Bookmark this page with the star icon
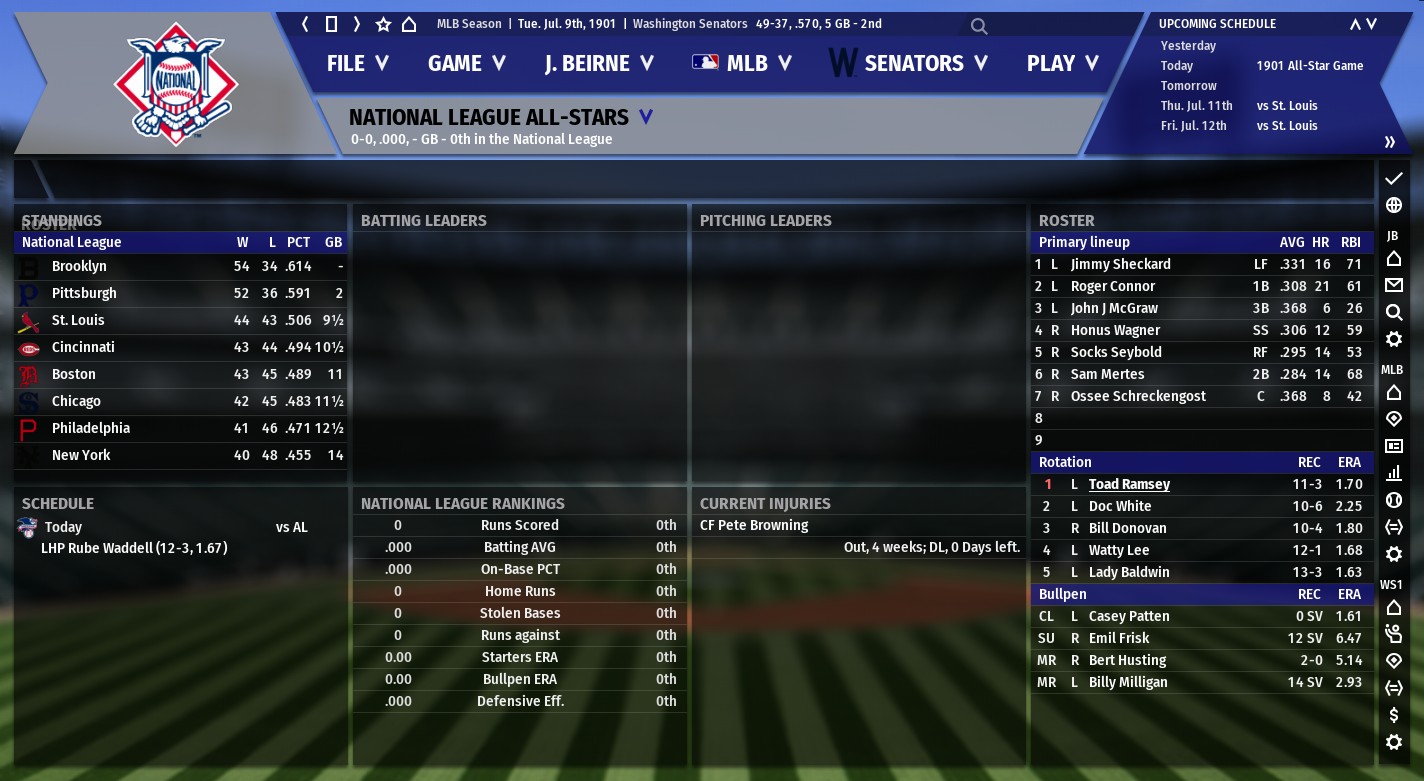 383,24
